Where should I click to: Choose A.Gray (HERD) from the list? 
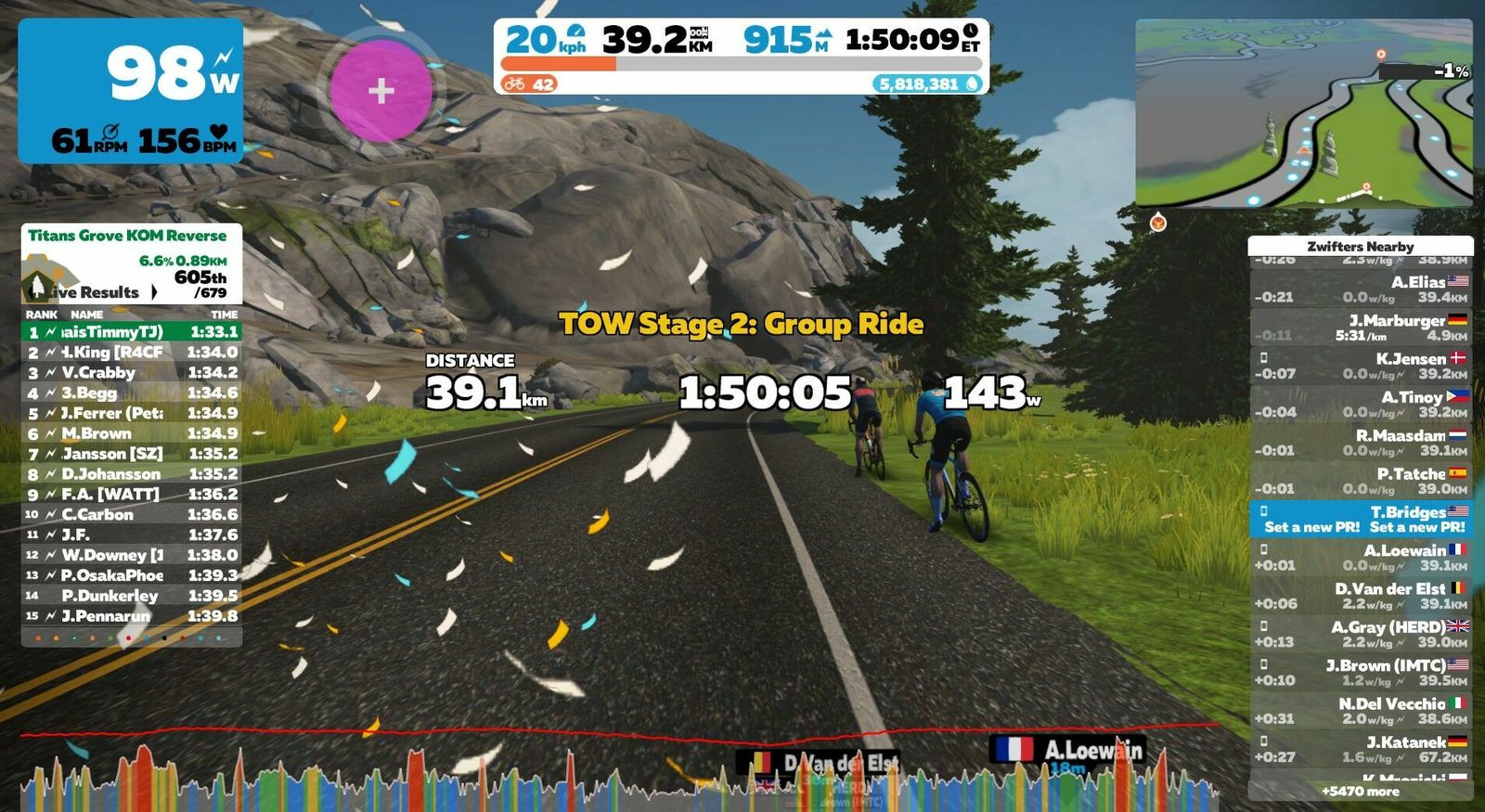tap(1361, 634)
